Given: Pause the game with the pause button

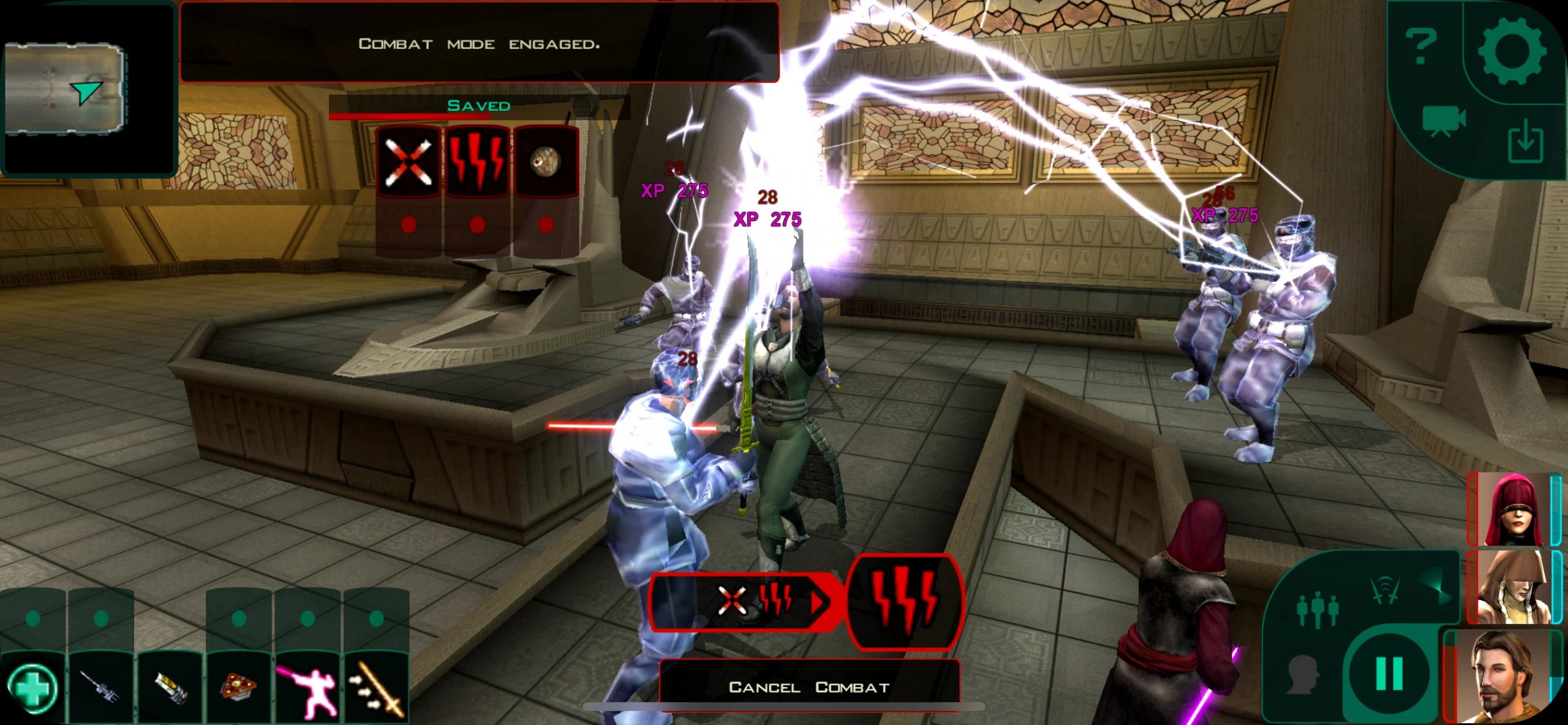Looking at the screenshot, I should coord(1389,673).
